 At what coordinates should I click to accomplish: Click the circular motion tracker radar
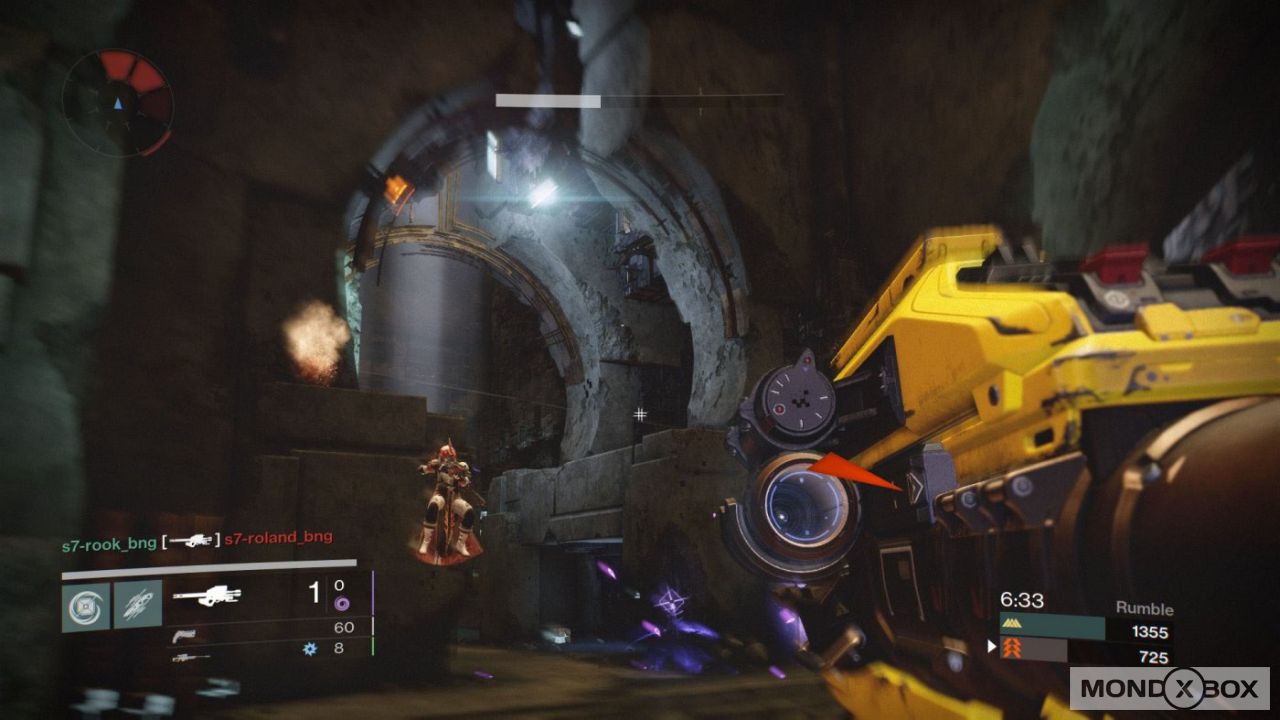(117, 102)
